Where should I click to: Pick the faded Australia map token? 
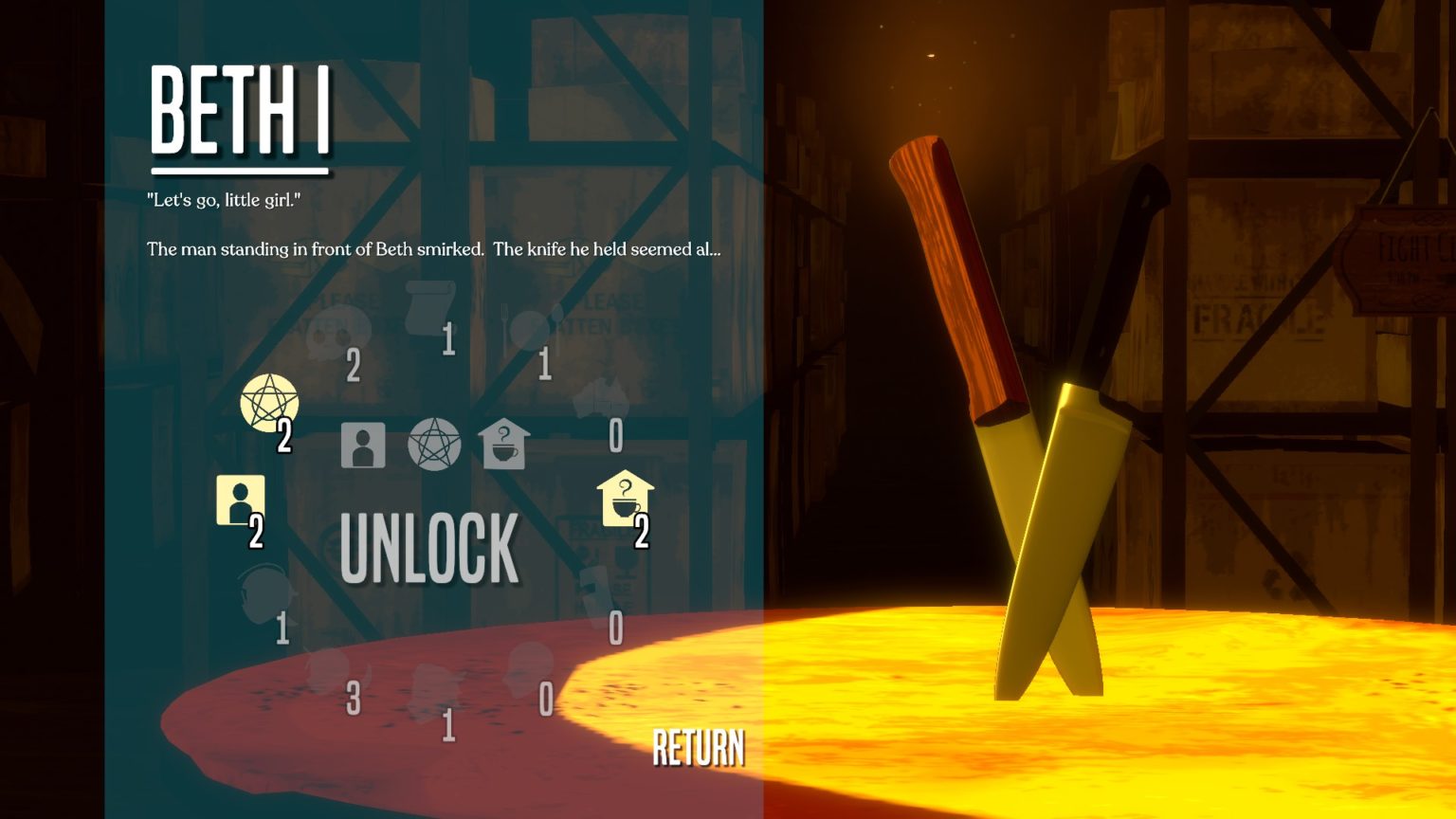pyautogui.click(x=601, y=398)
